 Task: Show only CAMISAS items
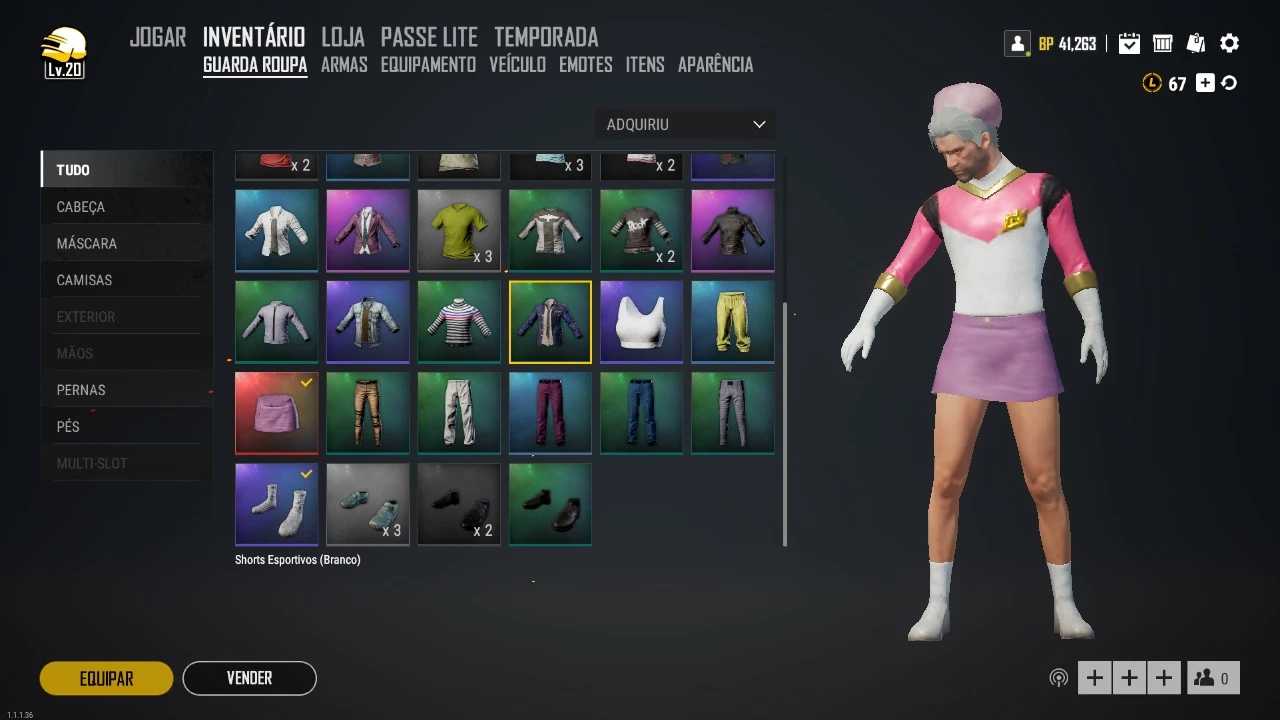(x=84, y=280)
